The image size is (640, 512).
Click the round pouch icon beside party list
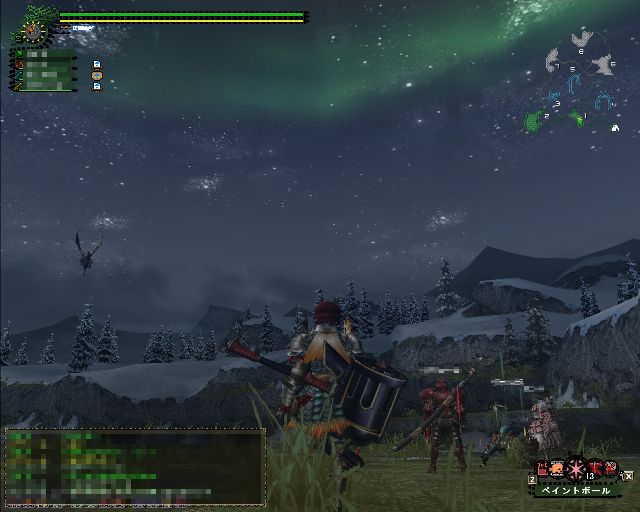(97, 75)
